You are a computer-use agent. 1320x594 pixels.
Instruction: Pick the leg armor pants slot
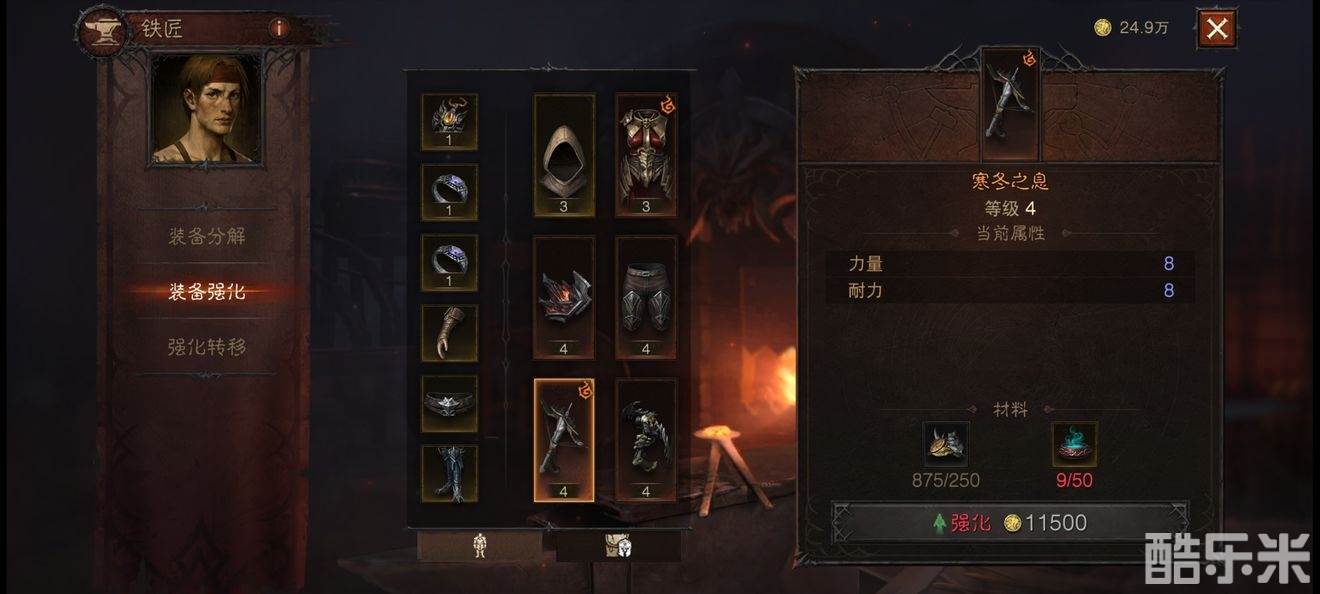(x=646, y=297)
